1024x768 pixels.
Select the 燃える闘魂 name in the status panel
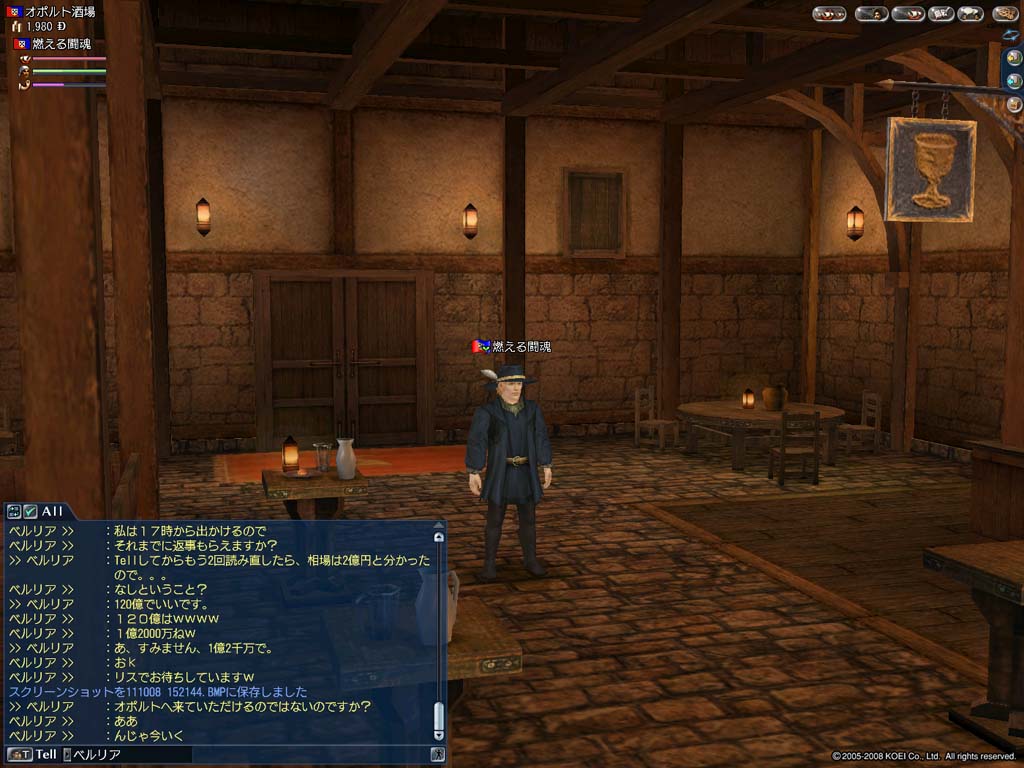[x=63, y=44]
